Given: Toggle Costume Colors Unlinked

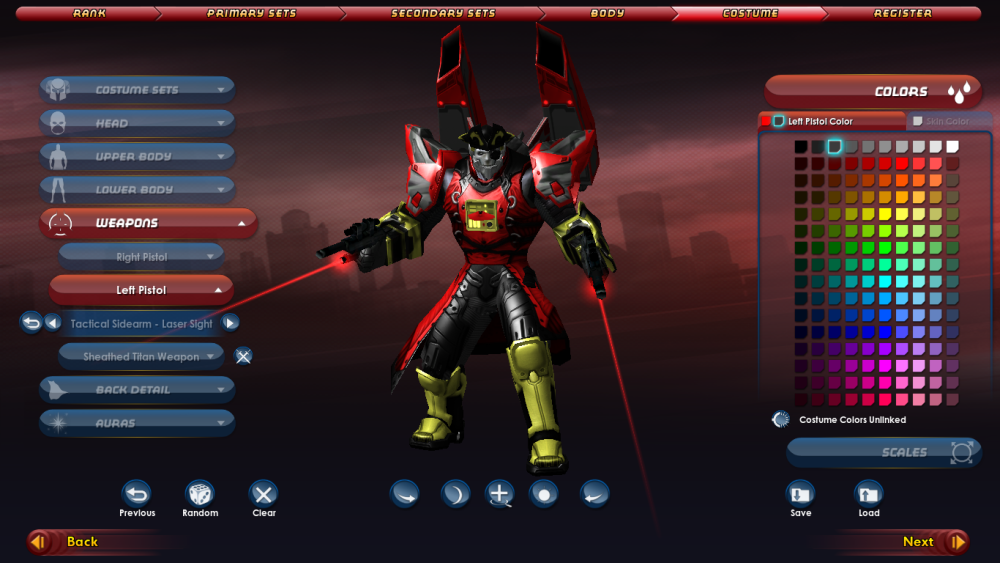Looking at the screenshot, I should [781, 420].
